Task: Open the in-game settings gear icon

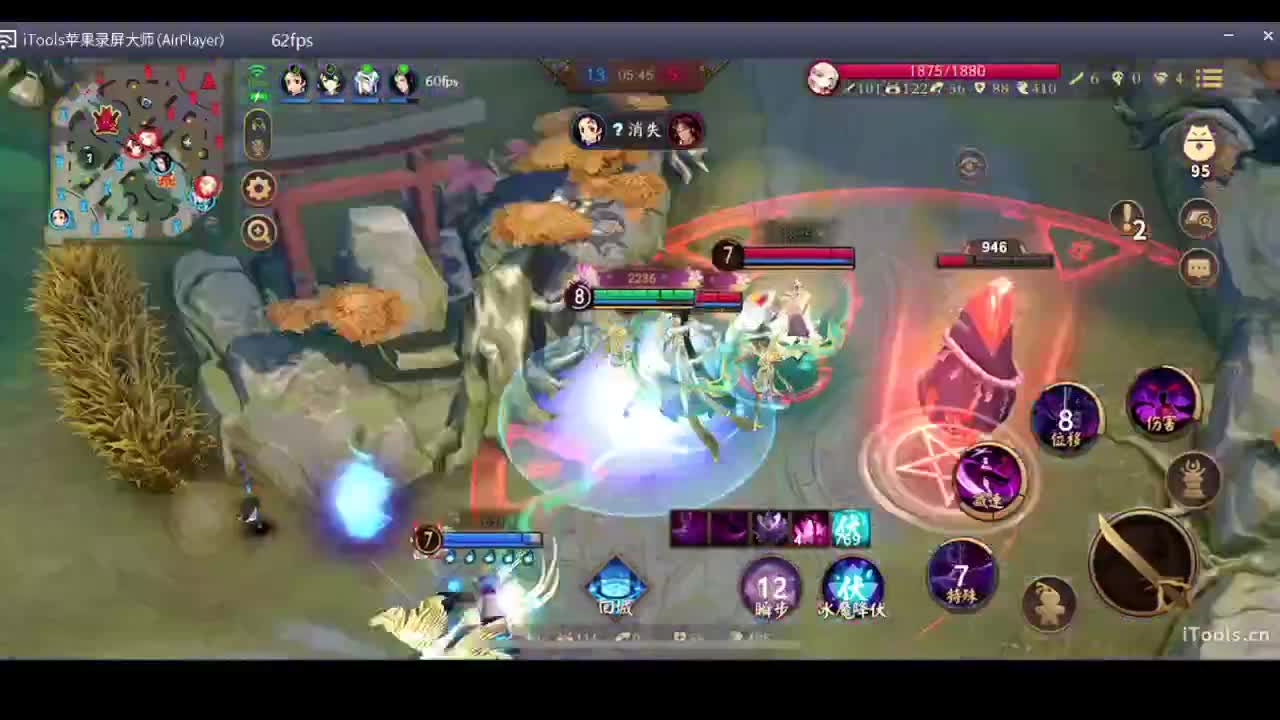Action: [x=259, y=187]
